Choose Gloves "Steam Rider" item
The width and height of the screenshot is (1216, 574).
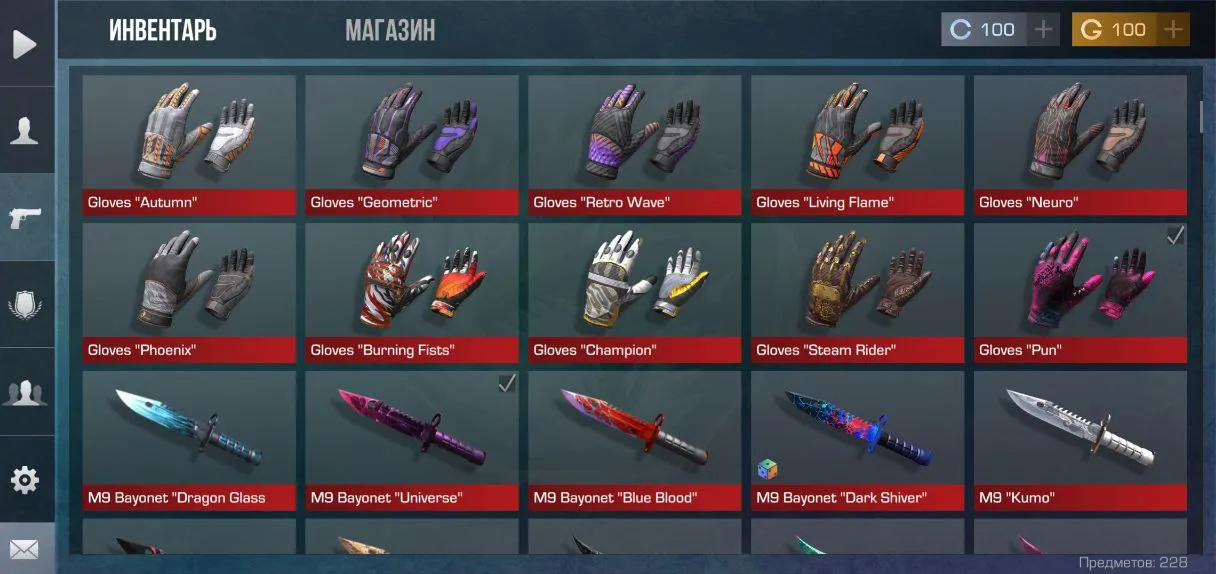pos(858,293)
